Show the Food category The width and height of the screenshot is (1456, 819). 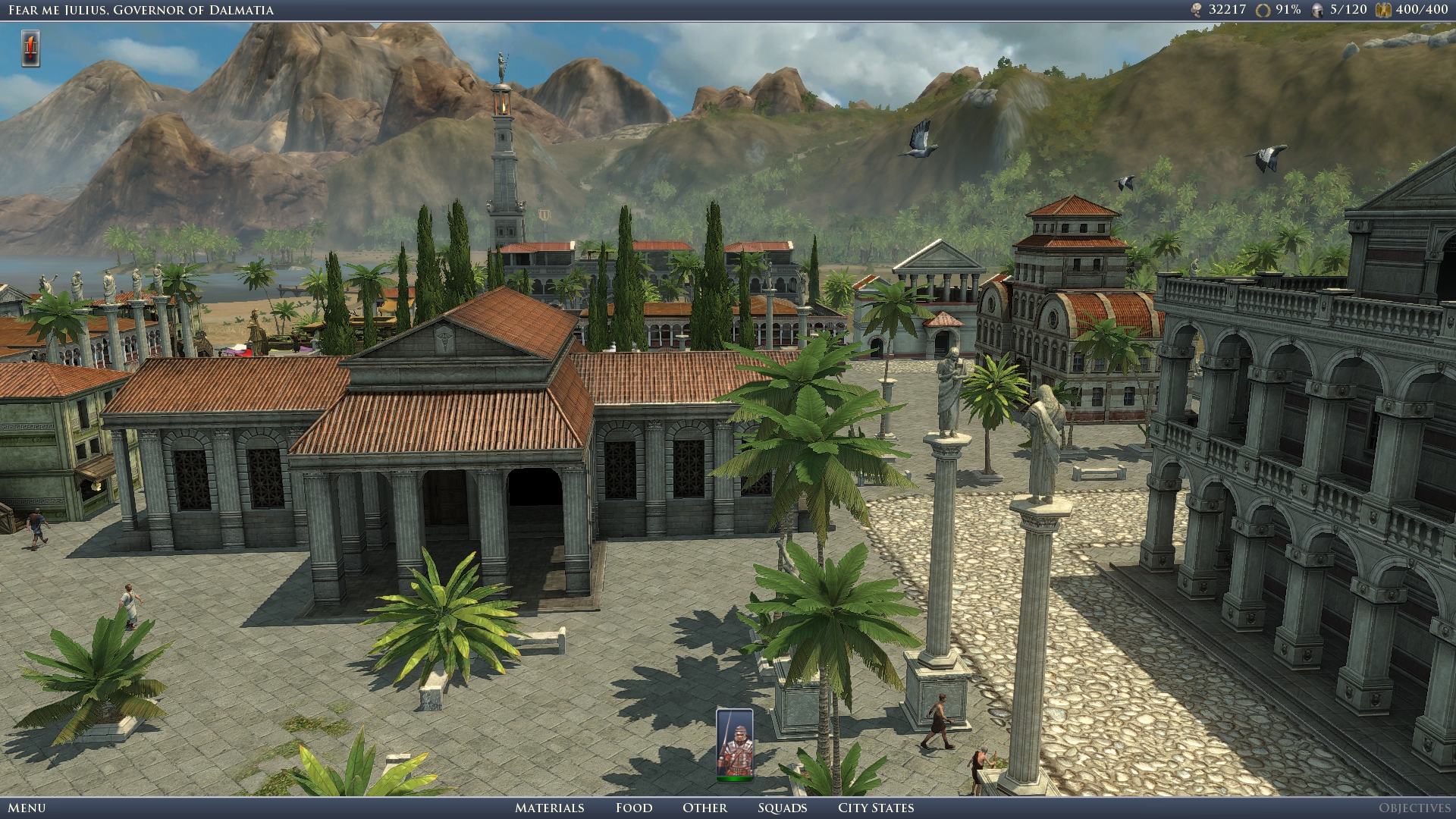[634, 808]
